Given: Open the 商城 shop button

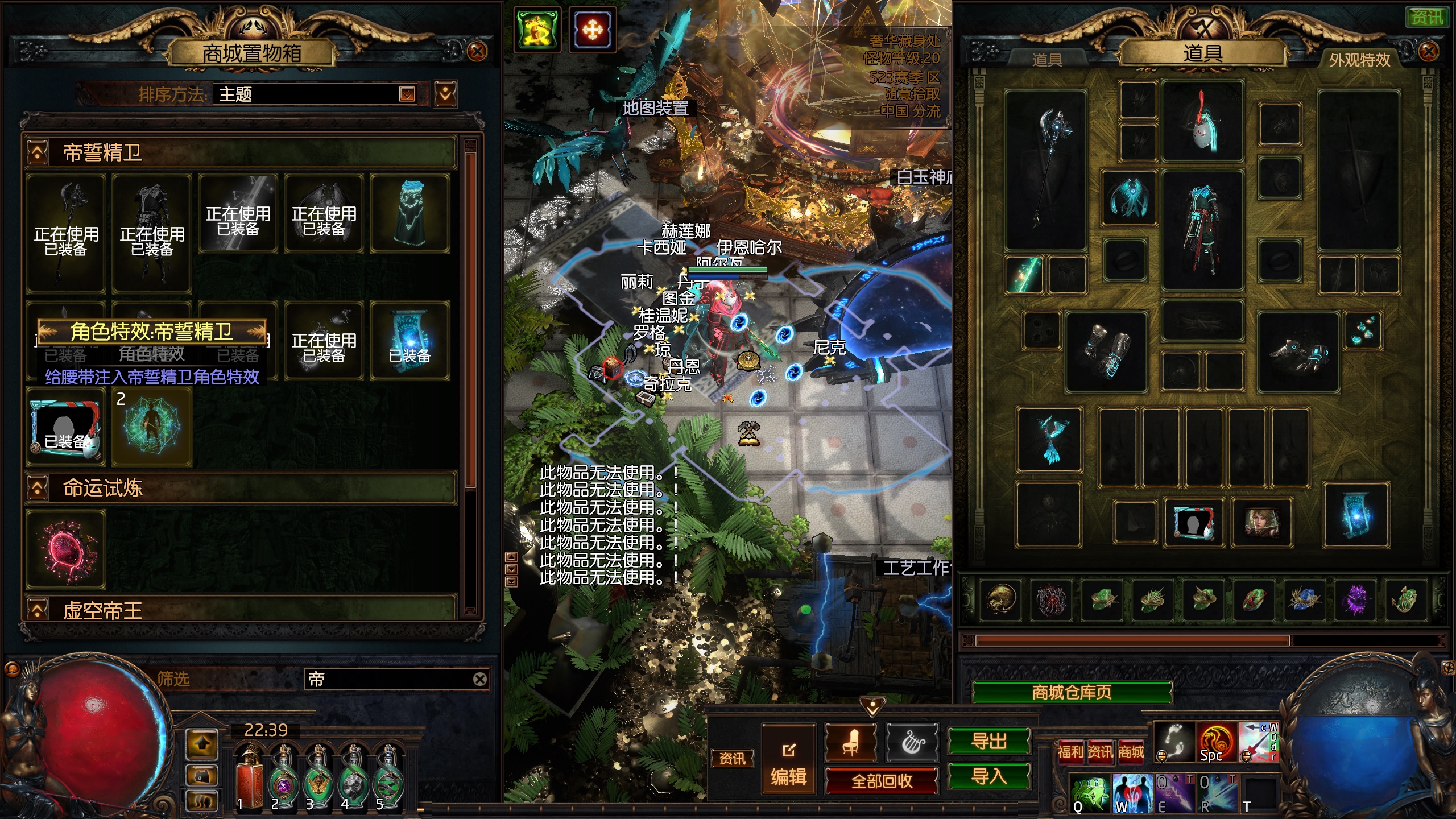Looking at the screenshot, I should 1131,752.
